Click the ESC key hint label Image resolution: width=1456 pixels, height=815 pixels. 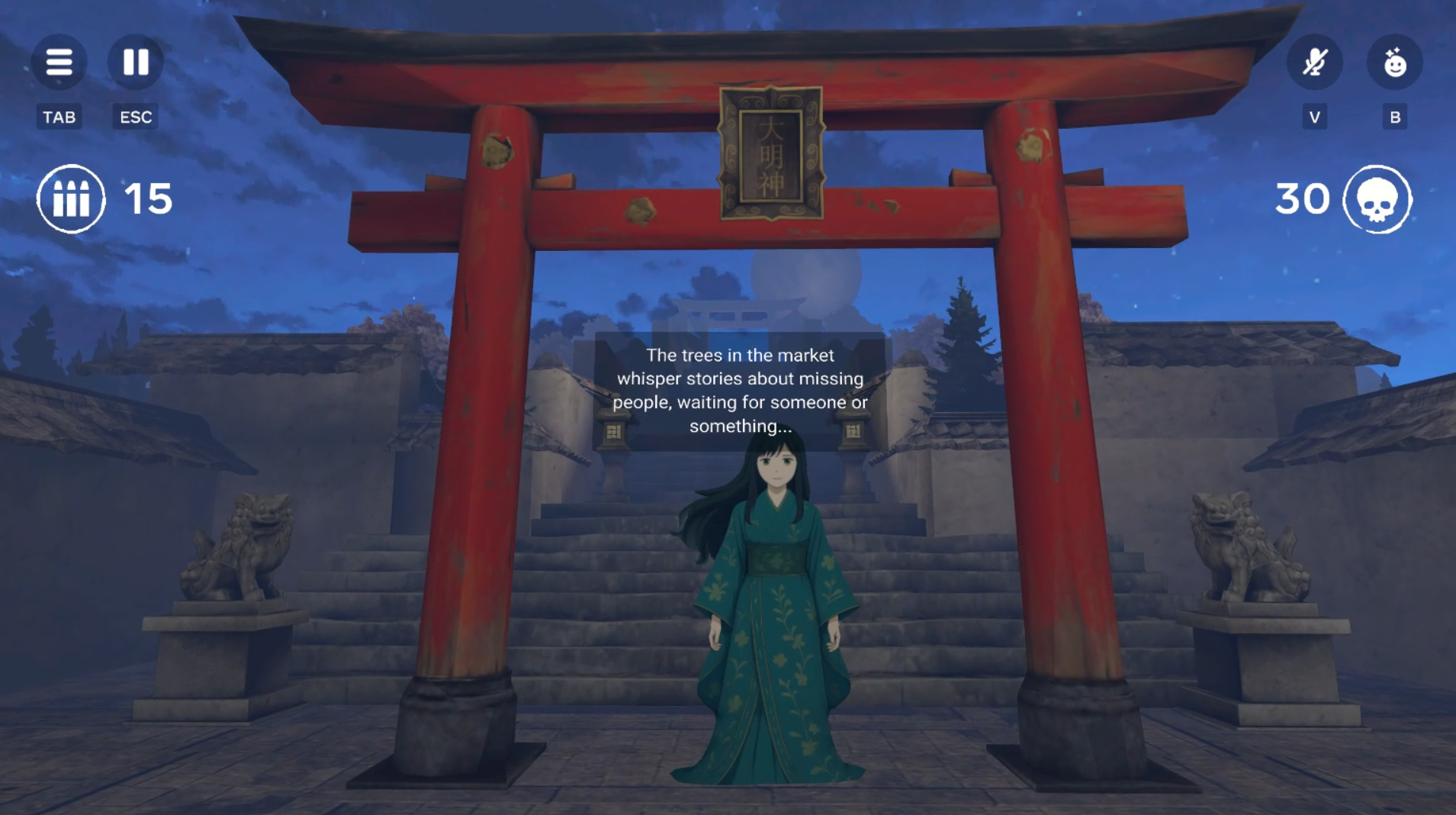point(134,116)
